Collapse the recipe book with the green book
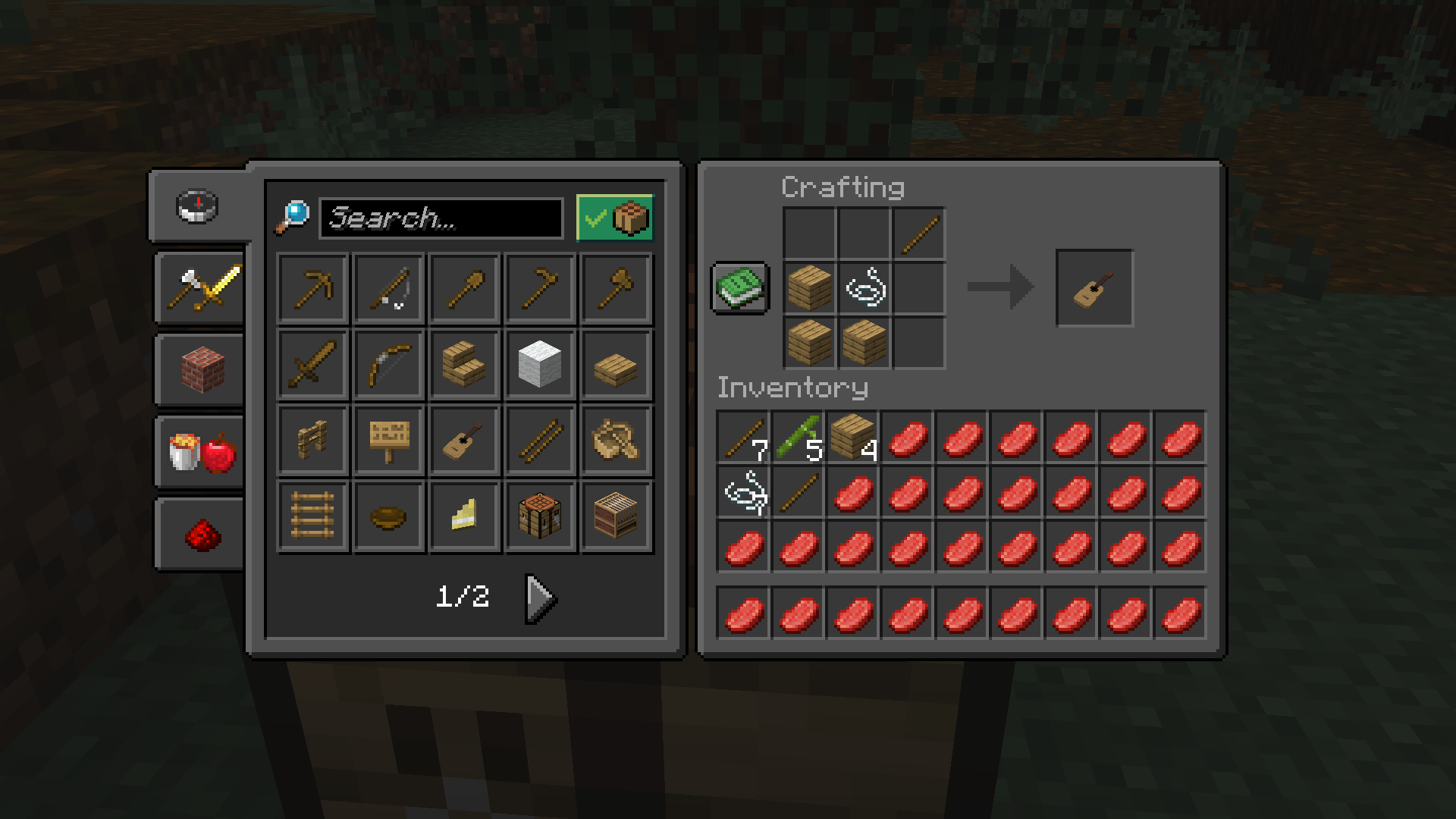 739,289
